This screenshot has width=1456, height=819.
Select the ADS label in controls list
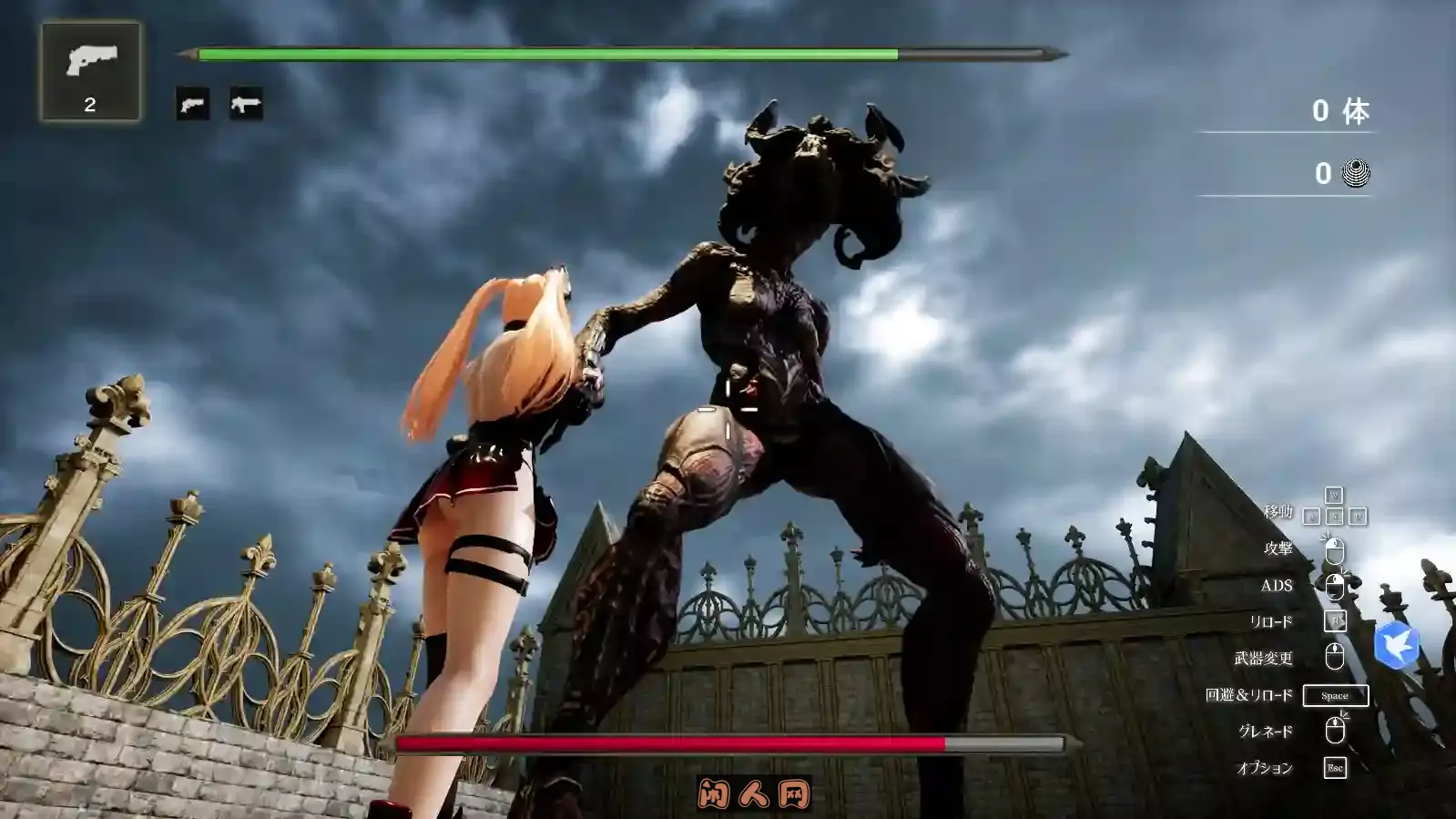point(1278,586)
